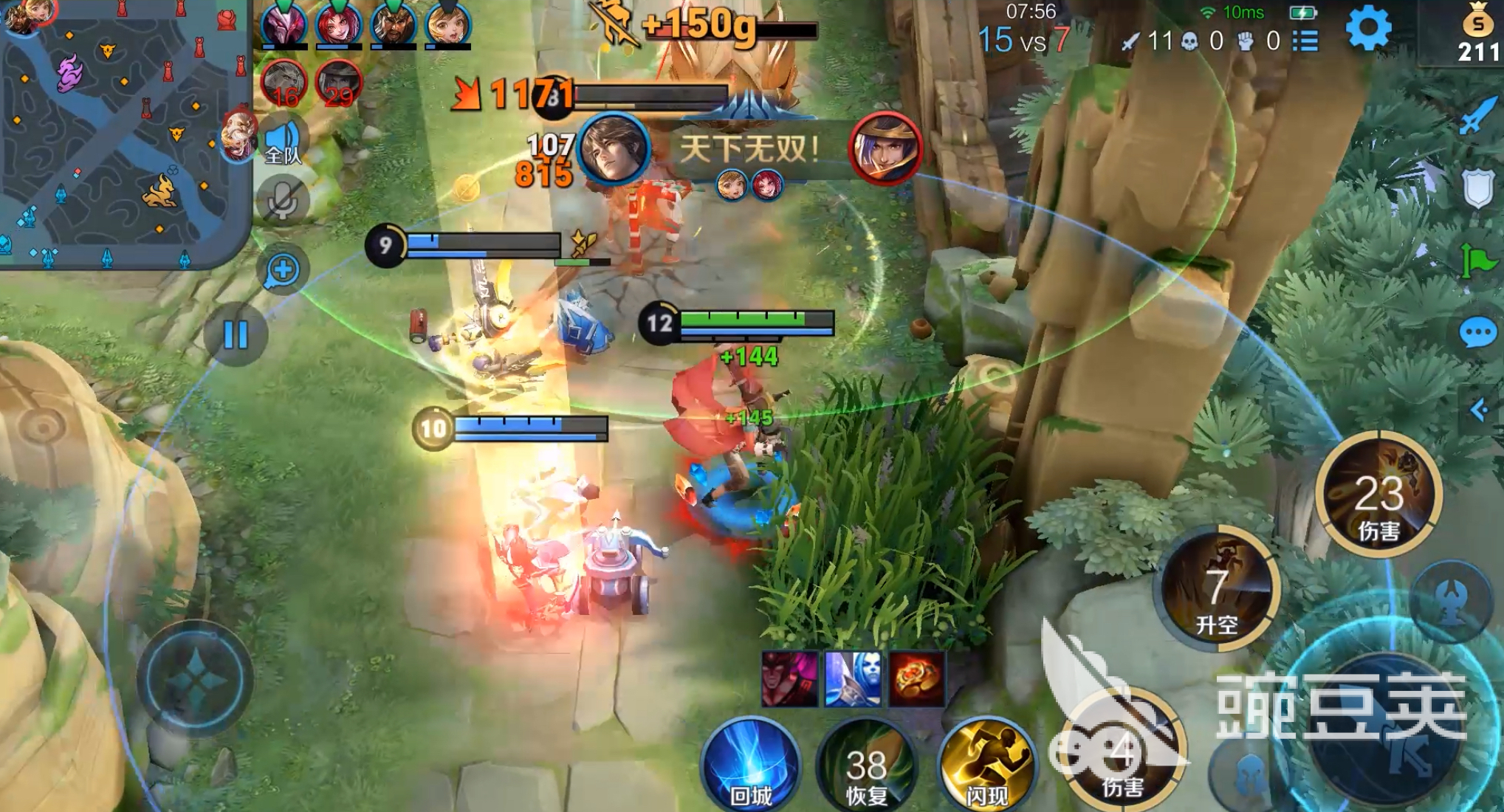Open the chat message bubble

click(x=1477, y=334)
